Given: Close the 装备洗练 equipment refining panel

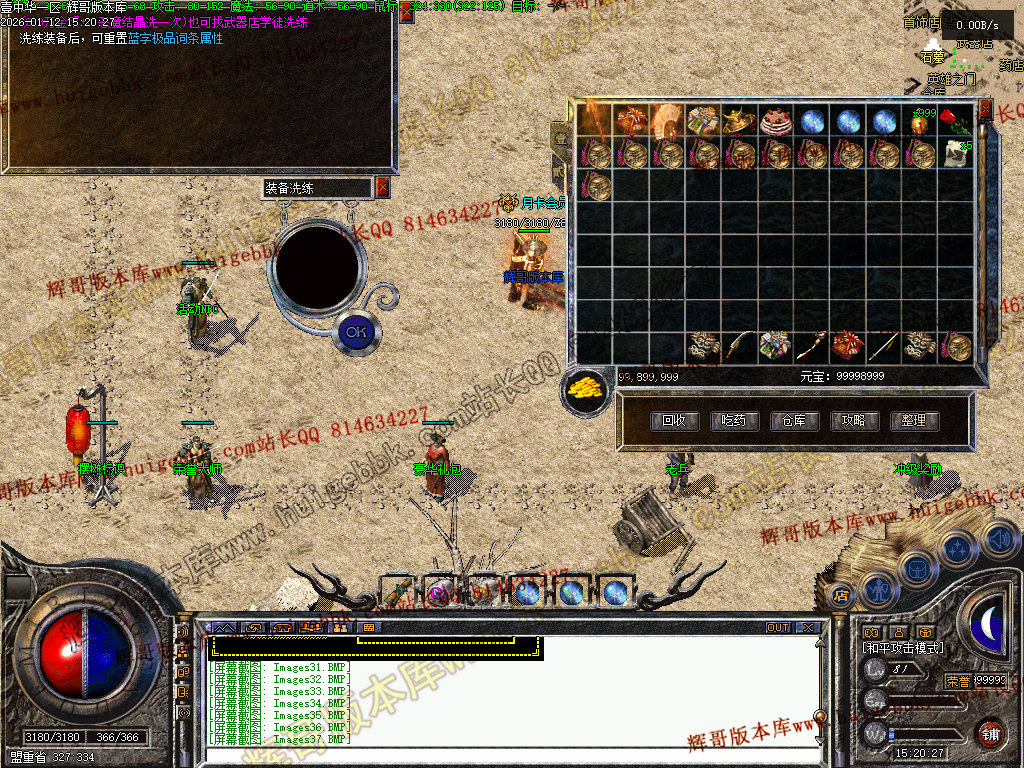Looking at the screenshot, I should click(x=382, y=187).
